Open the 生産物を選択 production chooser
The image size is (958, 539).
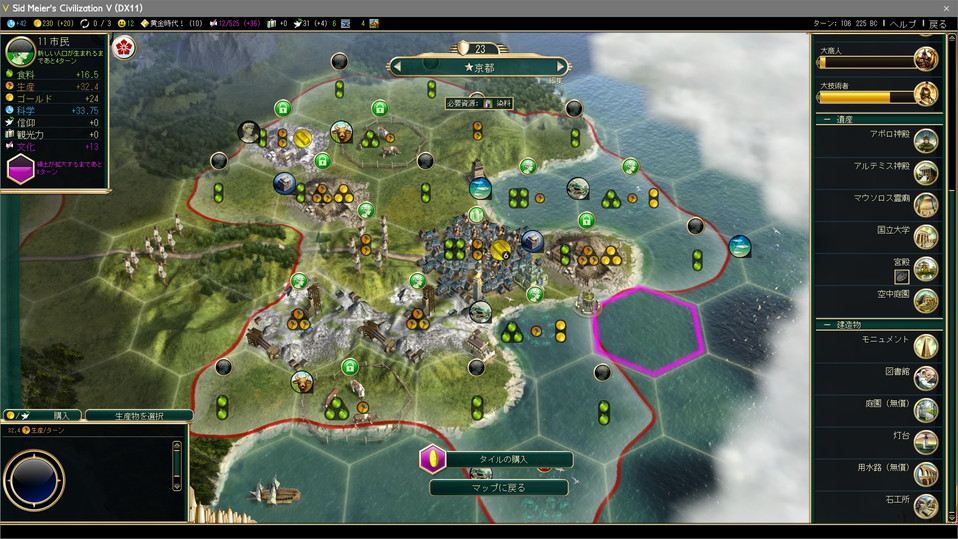pyautogui.click(x=139, y=415)
